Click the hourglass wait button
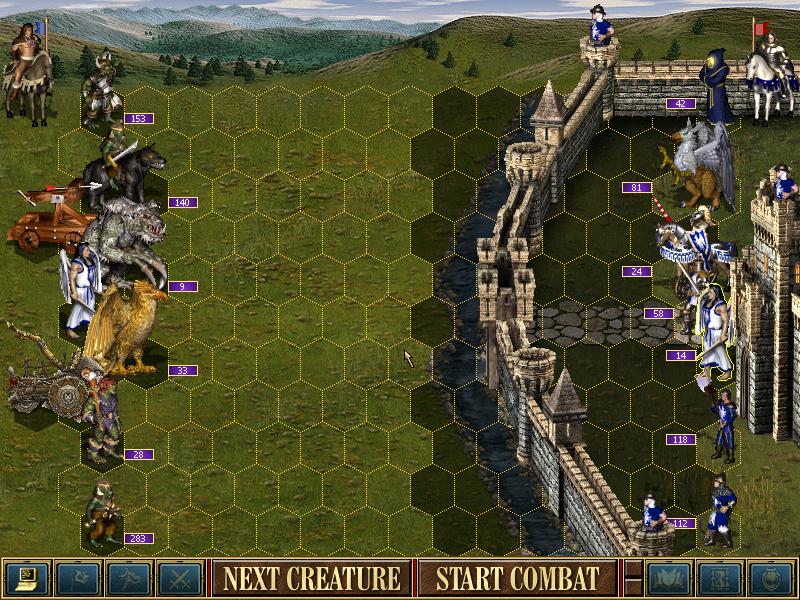The width and height of the screenshot is (800, 600). (x=720, y=578)
